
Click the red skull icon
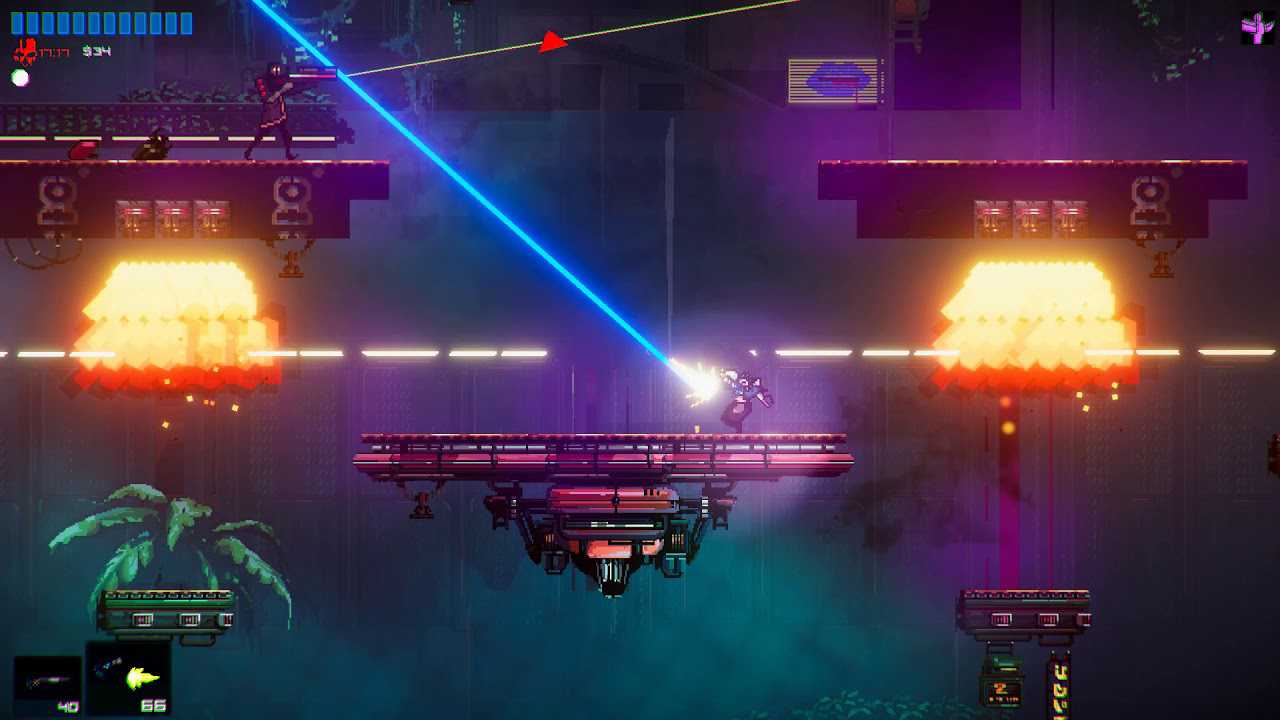(25, 50)
